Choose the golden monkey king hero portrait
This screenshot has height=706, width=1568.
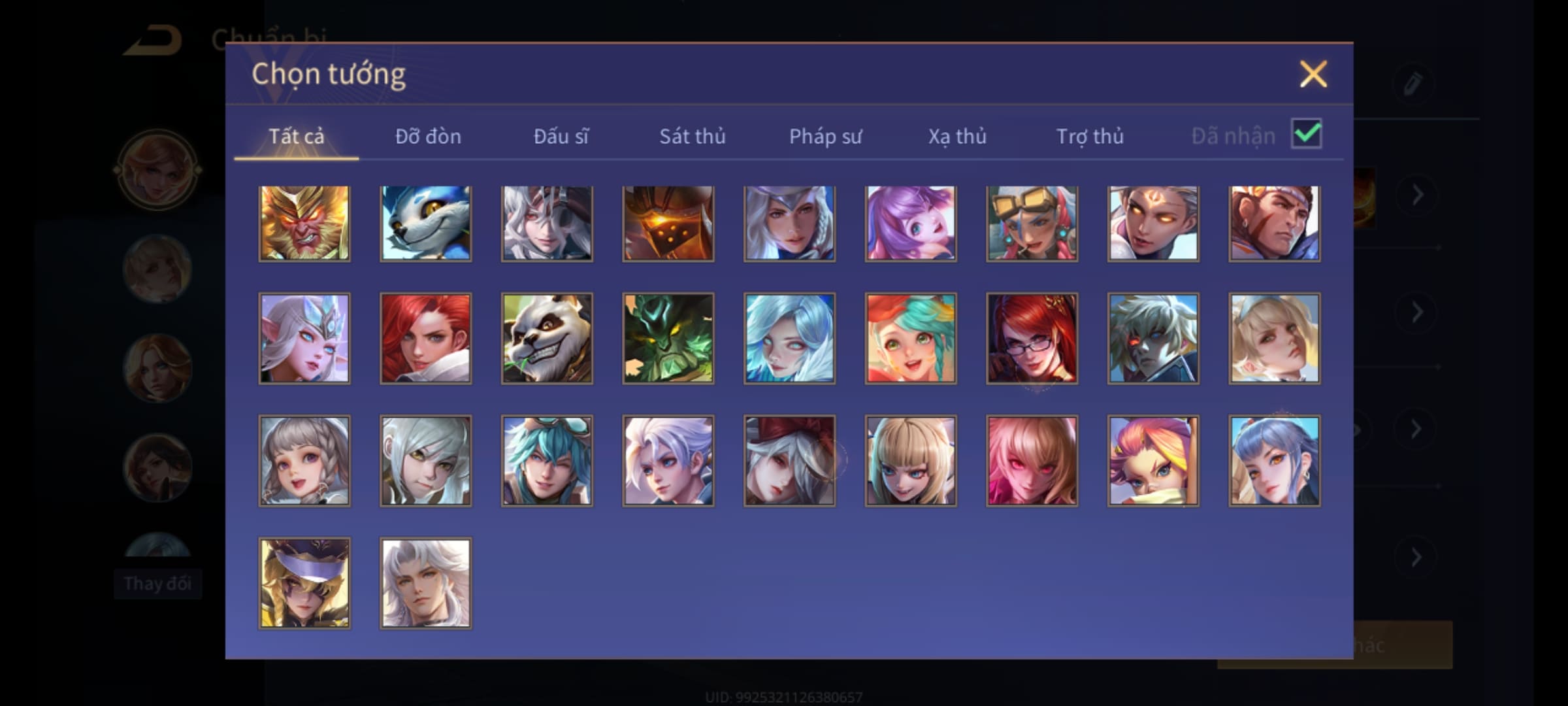[x=304, y=224]
